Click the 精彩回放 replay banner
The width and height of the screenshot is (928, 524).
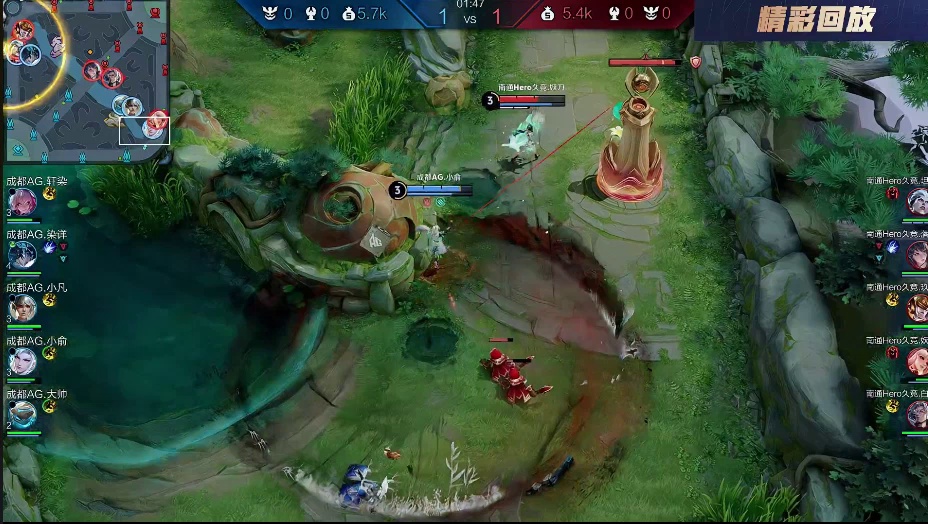tap(816, 19)
